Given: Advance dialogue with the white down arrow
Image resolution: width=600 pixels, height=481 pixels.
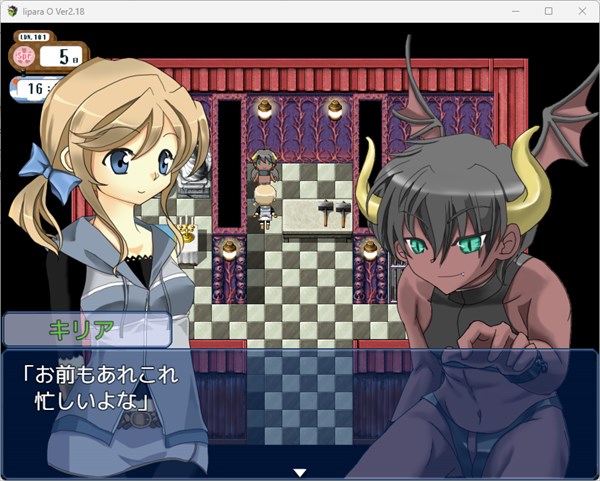Looking at the screenshot, I should [298, 472].
